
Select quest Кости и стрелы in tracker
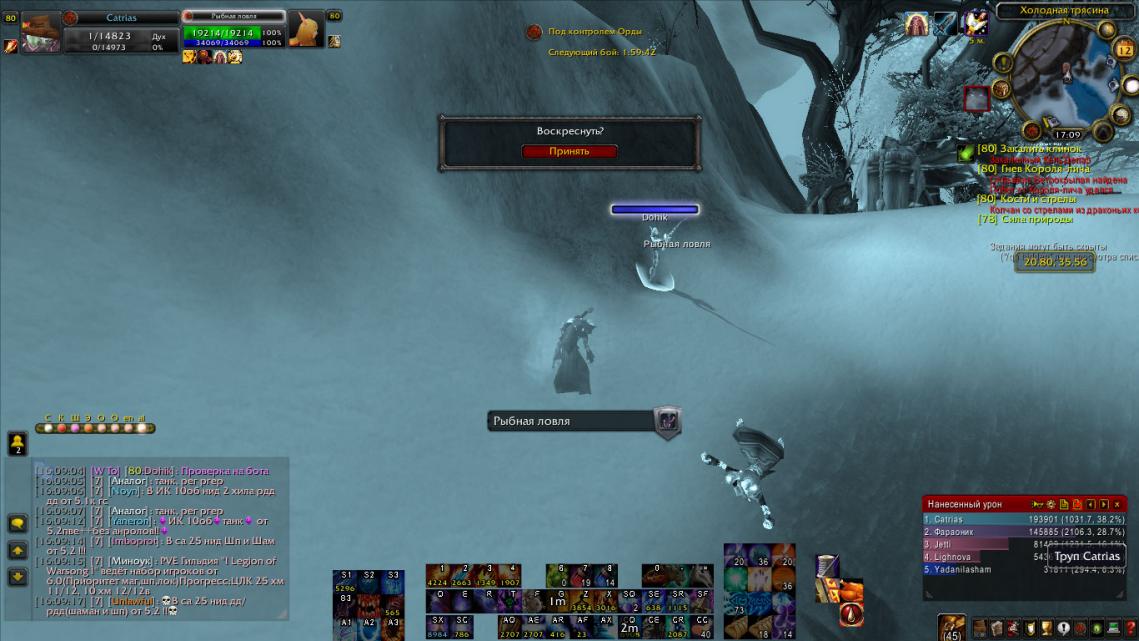point(1031,199)
